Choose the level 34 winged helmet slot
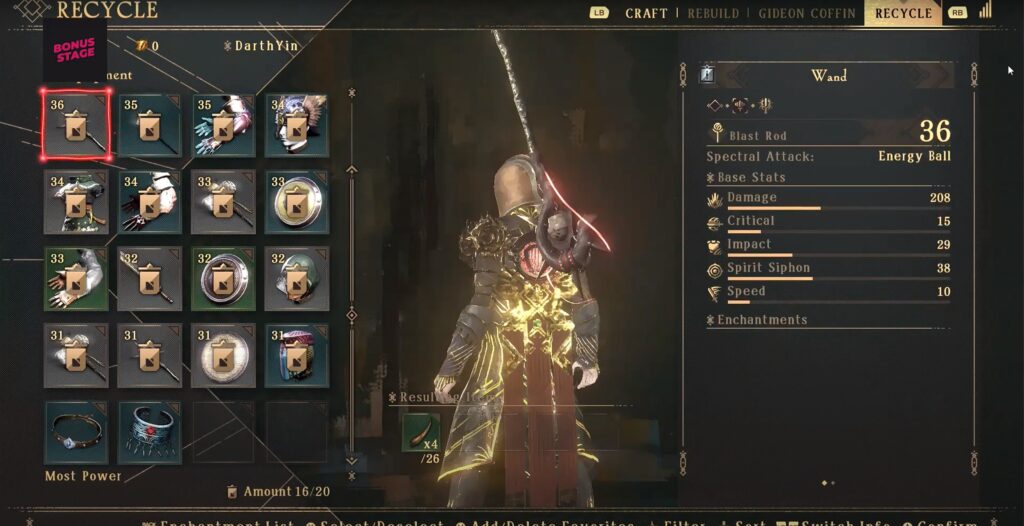The height and width of the screenshot is (526, 1024). point(296,125)
